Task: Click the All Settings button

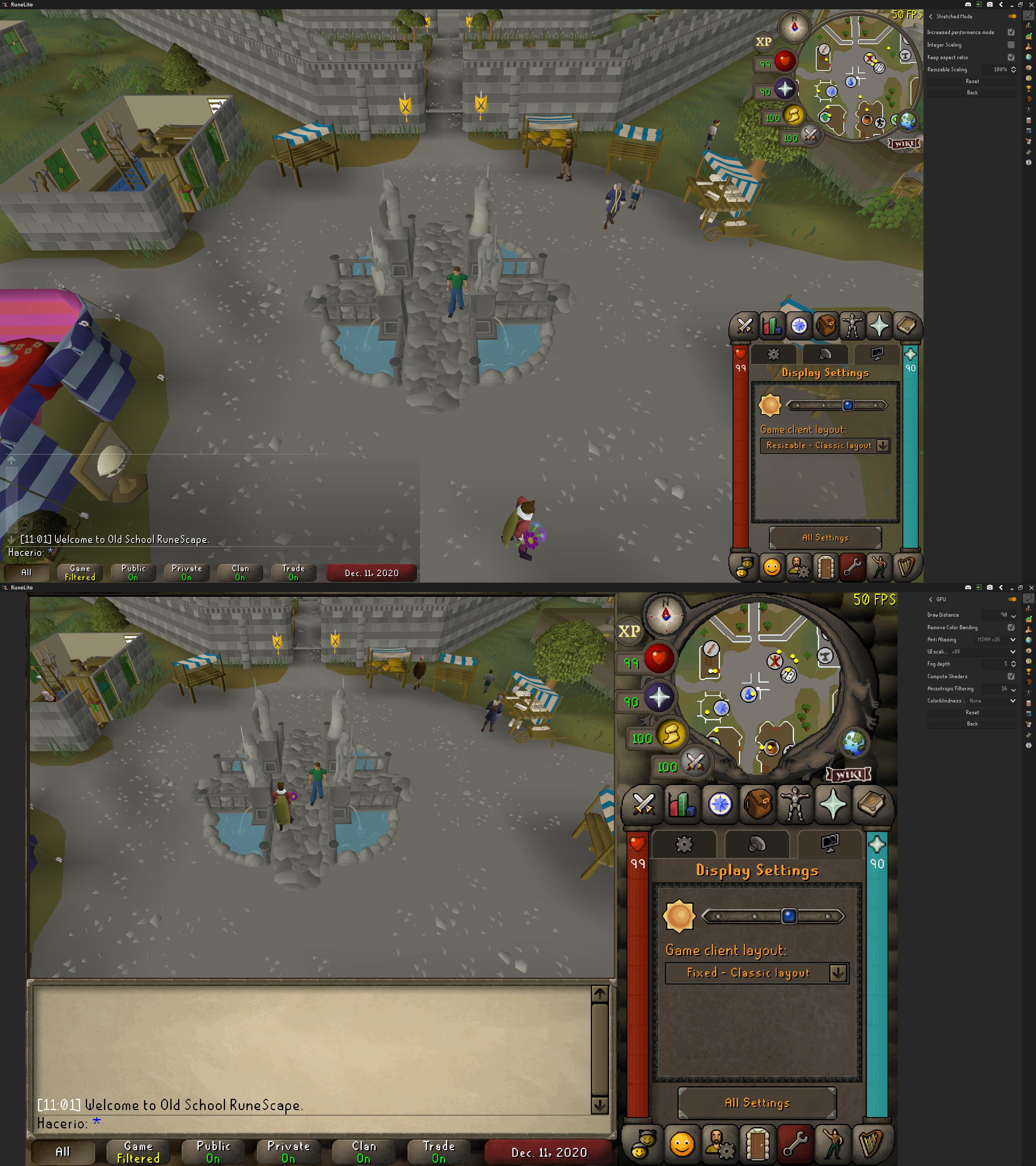Action: 758,1103
